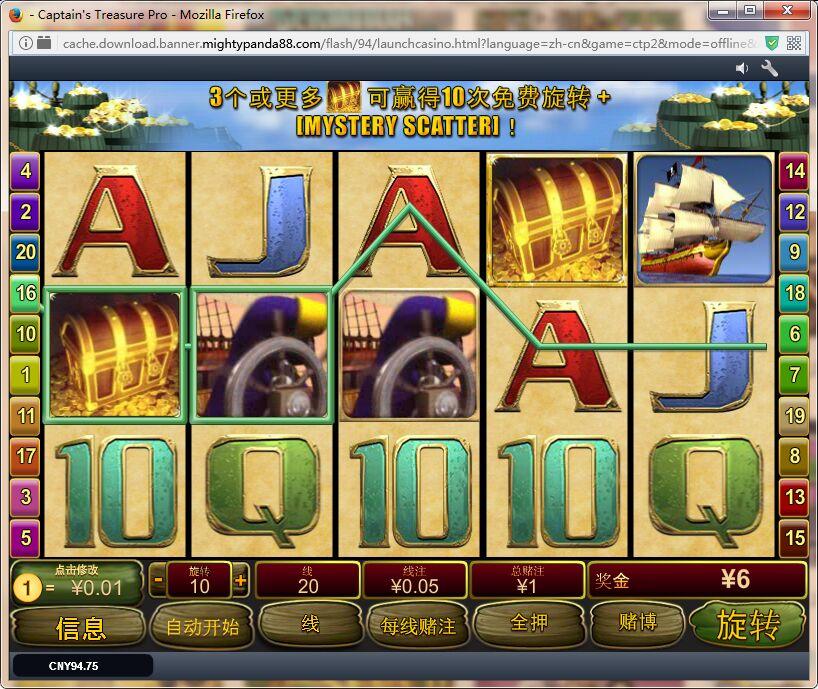This screenshot has height=689, width=818.
Task: Activate payline 15 marker
Action: tap(795, 537)
